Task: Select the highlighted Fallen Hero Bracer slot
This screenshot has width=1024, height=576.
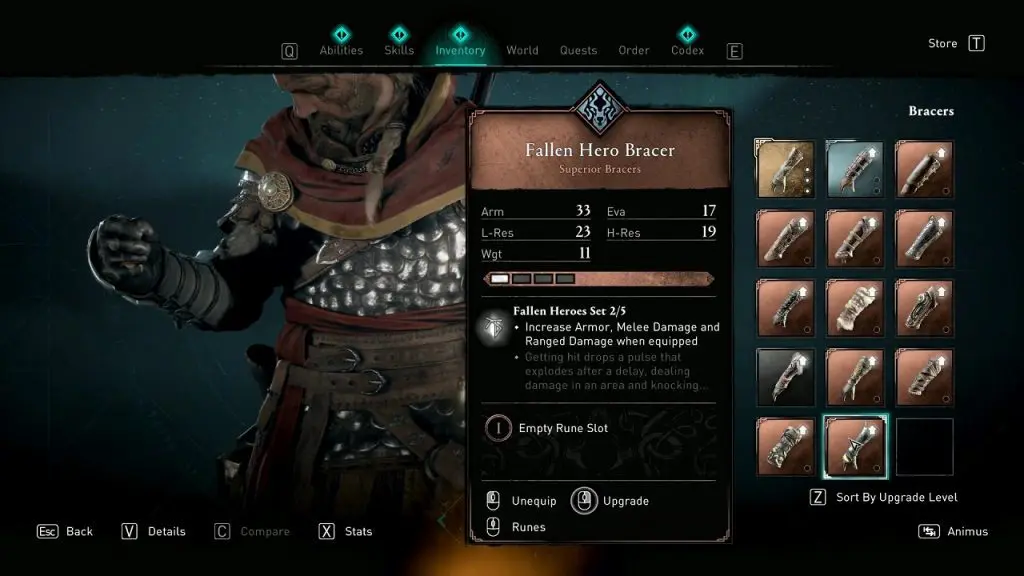Action: [x=855, y=446]
